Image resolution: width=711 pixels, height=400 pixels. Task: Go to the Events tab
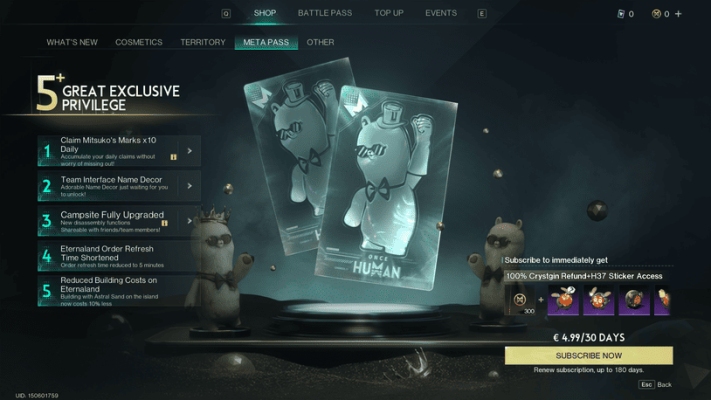pyautogui.click(x=441, y=13)
